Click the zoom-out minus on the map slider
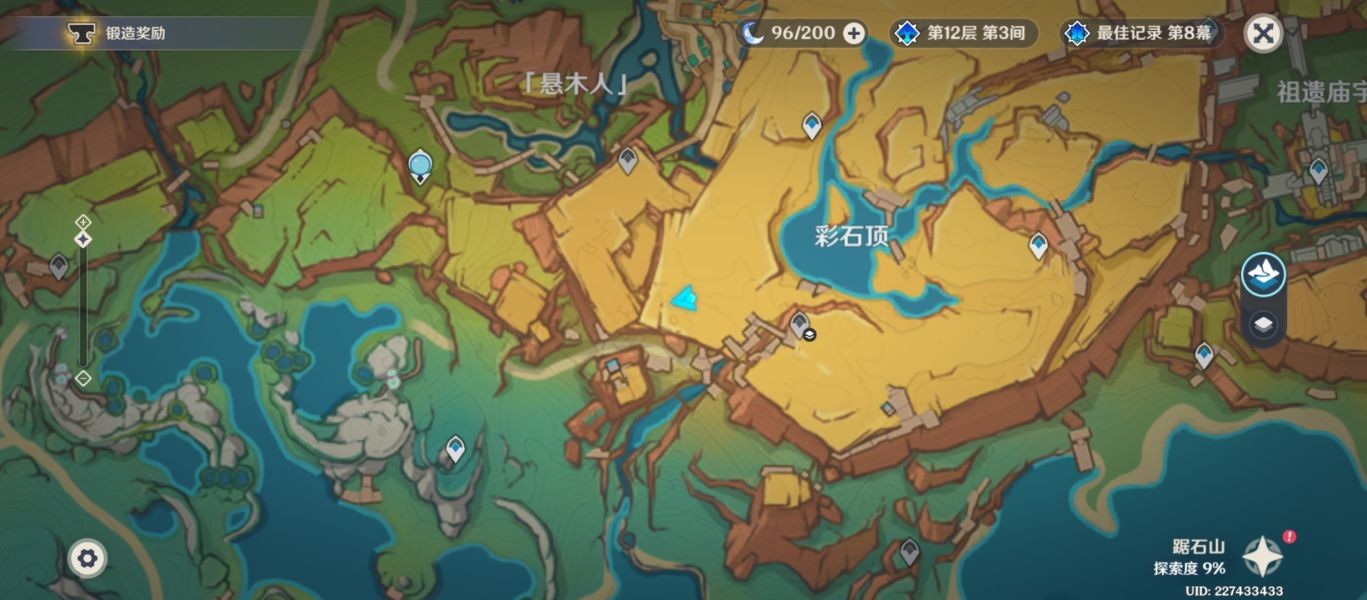The width and height of the screenshot is (1367, 600). click(83, 378)
